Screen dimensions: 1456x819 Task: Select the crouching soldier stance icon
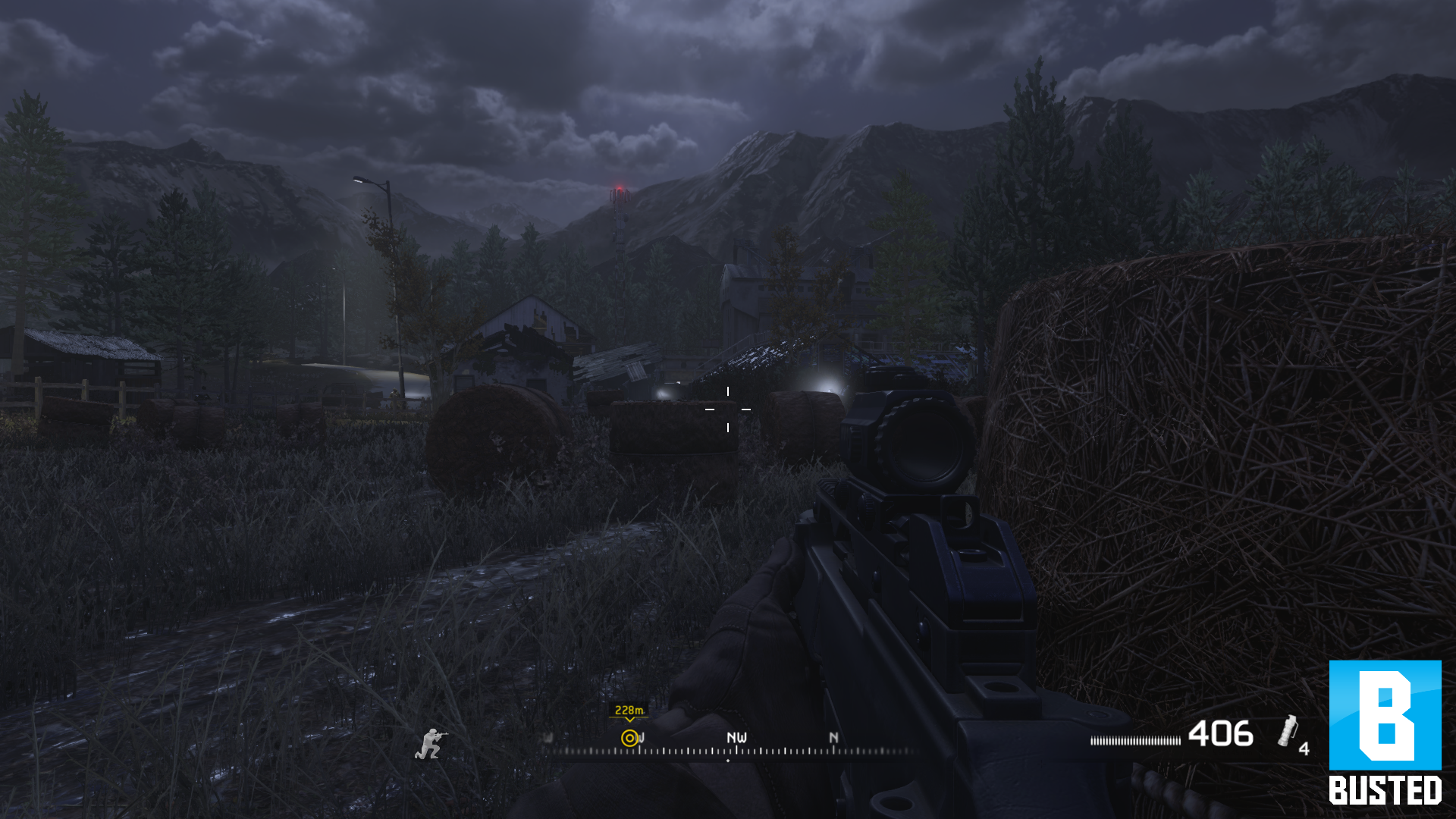(x=431, y=744)
